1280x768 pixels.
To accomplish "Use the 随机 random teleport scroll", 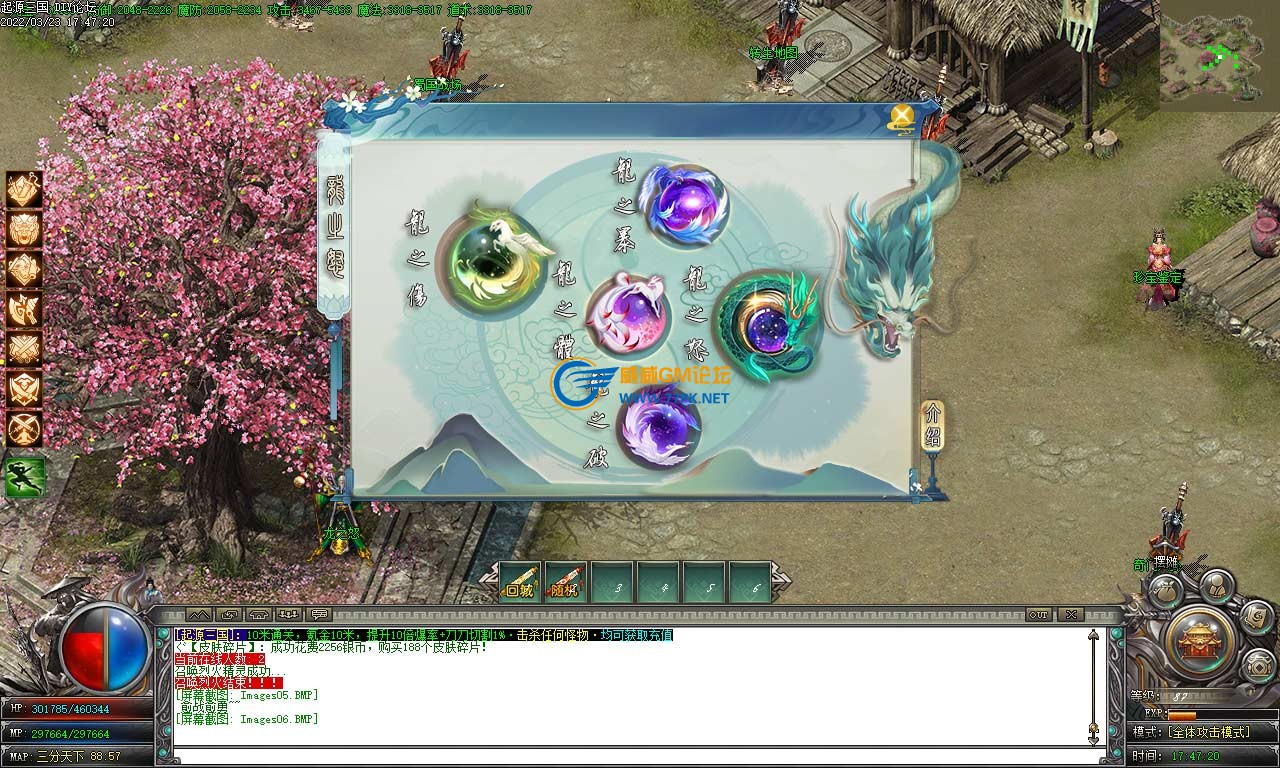I will point(566,583).
